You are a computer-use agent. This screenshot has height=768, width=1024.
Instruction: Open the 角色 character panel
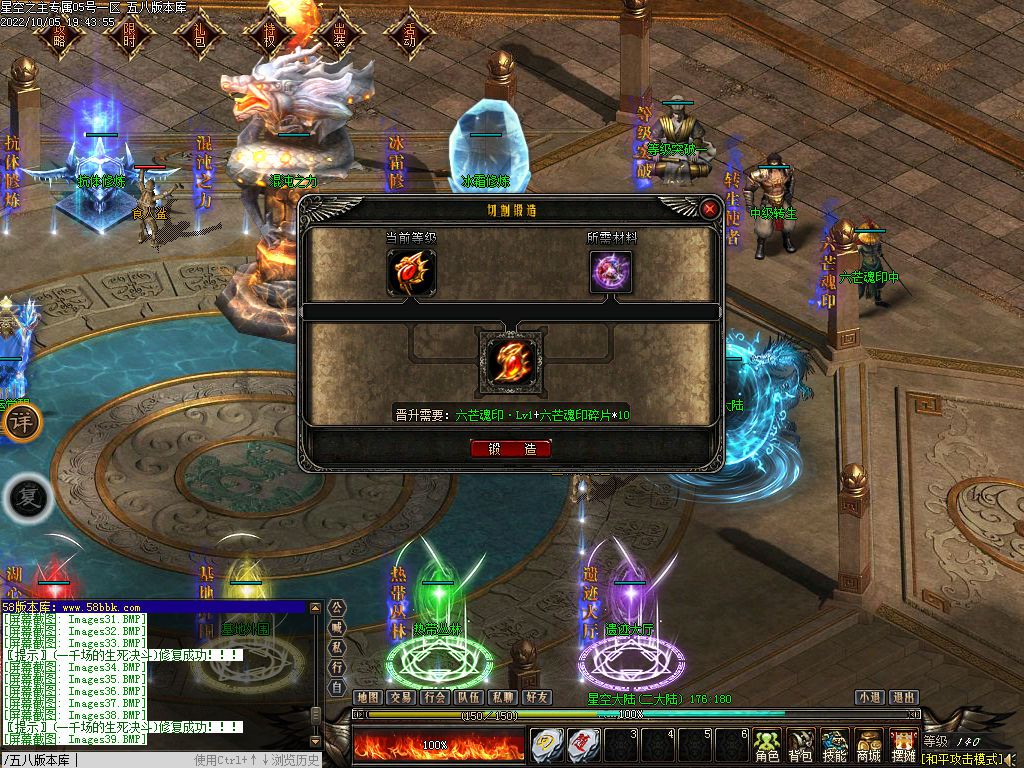tap(767, 746)
